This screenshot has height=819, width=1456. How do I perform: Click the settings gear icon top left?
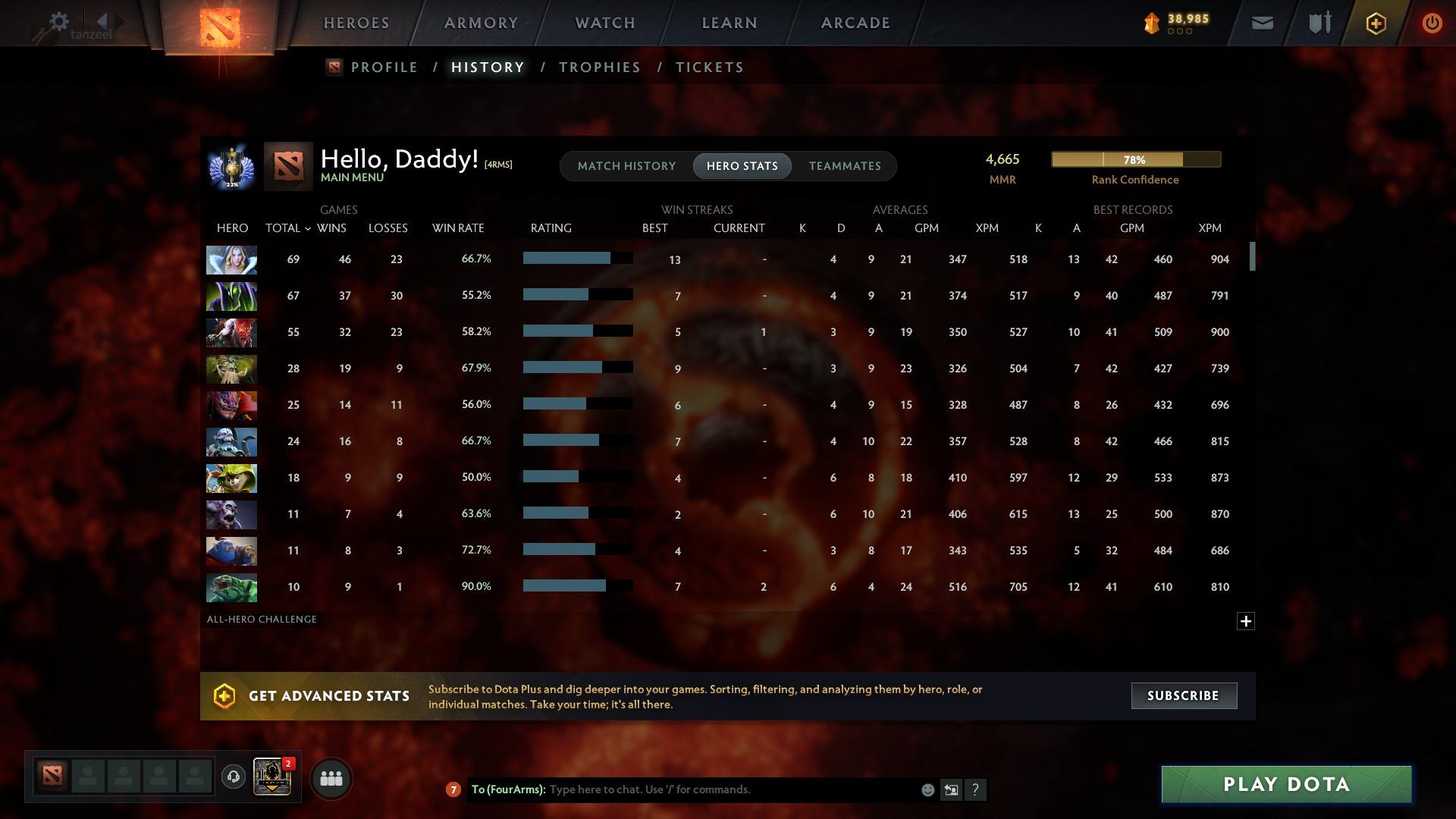tap(58, 22)
